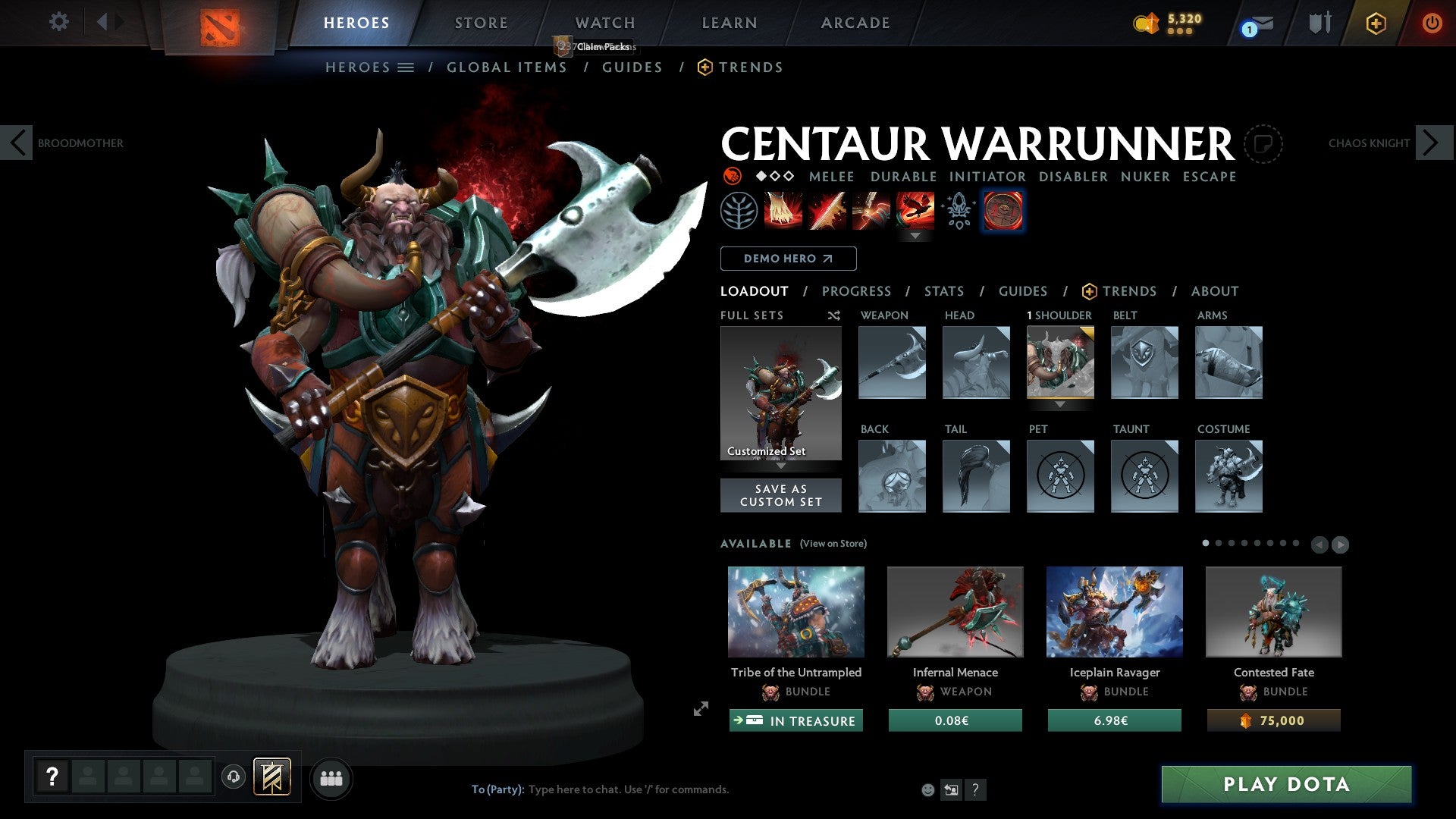Toggle the voice chat headset icon
Image resolution: width=1456 pixels, height=819 pixels.
[x=234, y=778]
